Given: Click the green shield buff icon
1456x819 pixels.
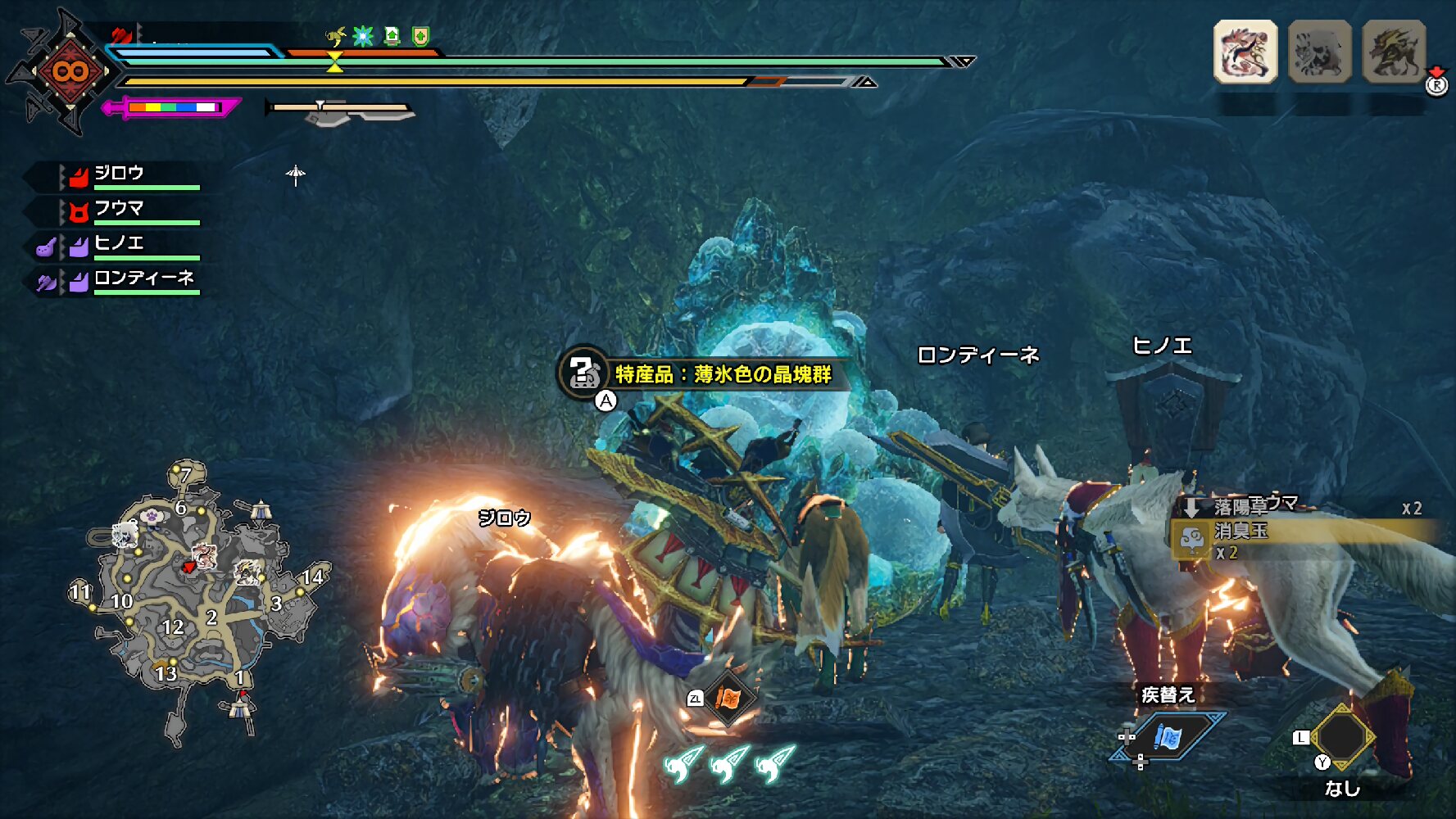Looking at the screenshot, I should tap(420, 36).
